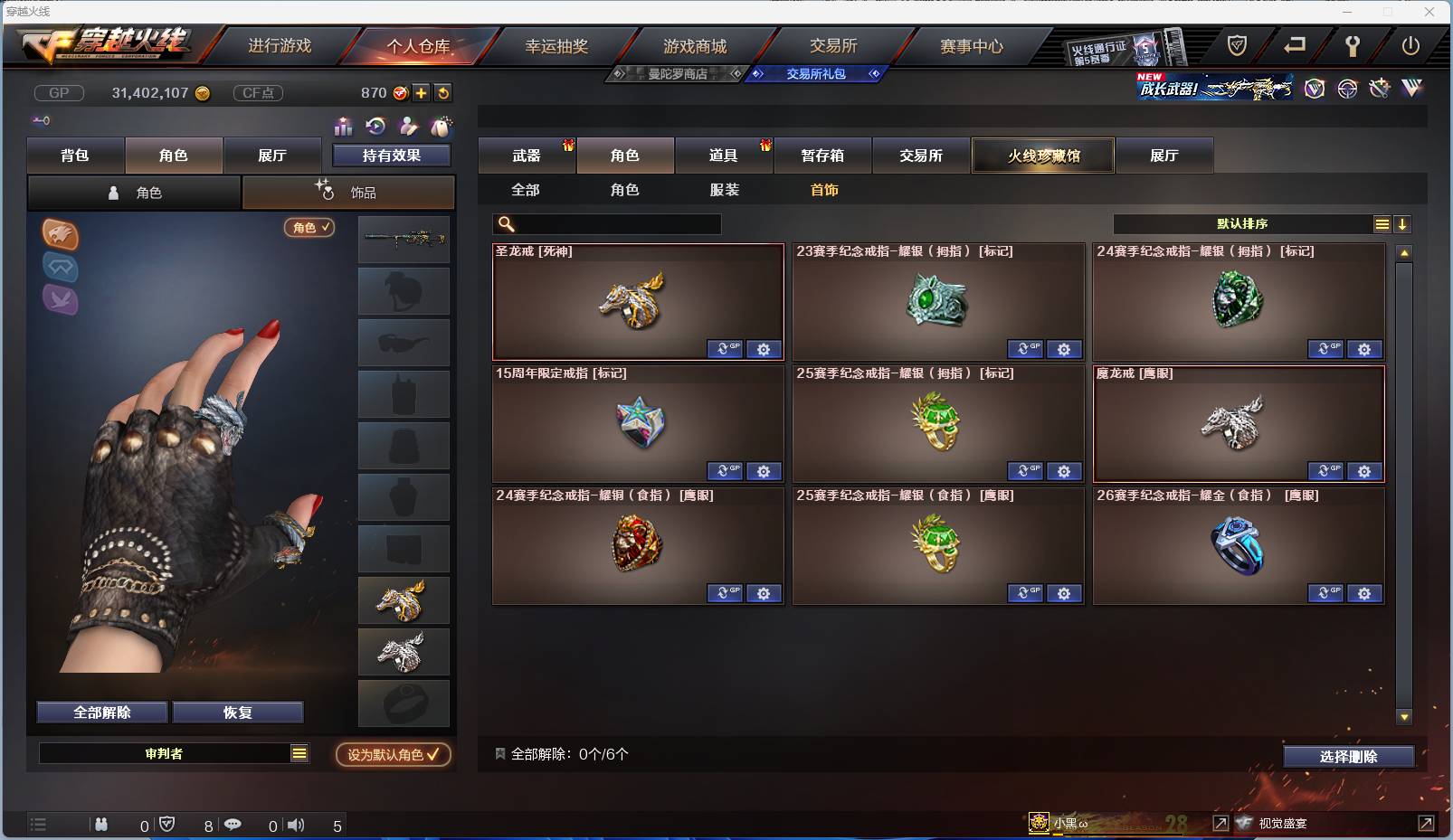The image size is (1453, 840).
Task: Click the 全部解除 button below the character
Action: pyautogui.click(x=100, y=712)
